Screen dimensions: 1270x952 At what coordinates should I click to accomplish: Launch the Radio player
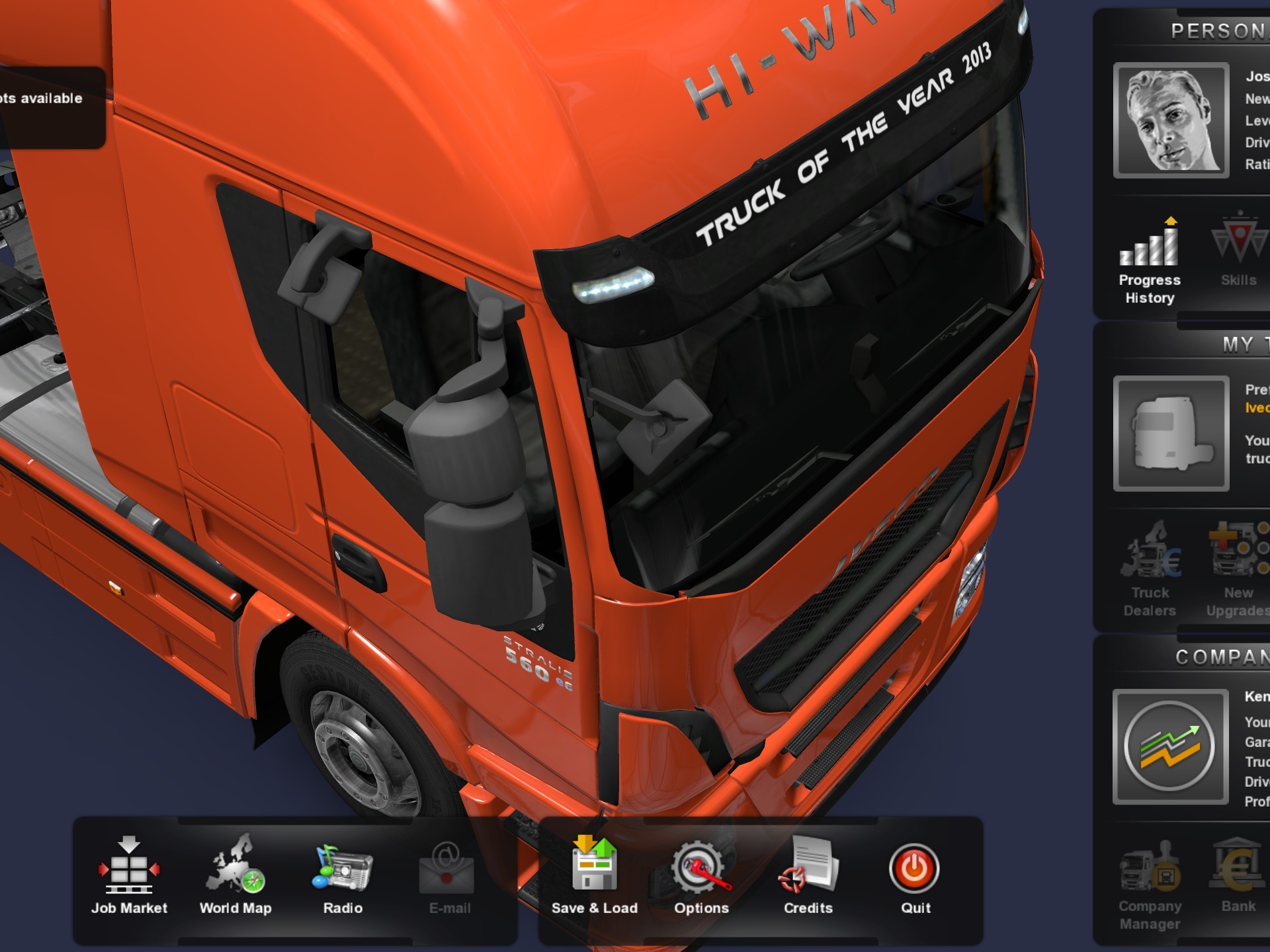343,876
